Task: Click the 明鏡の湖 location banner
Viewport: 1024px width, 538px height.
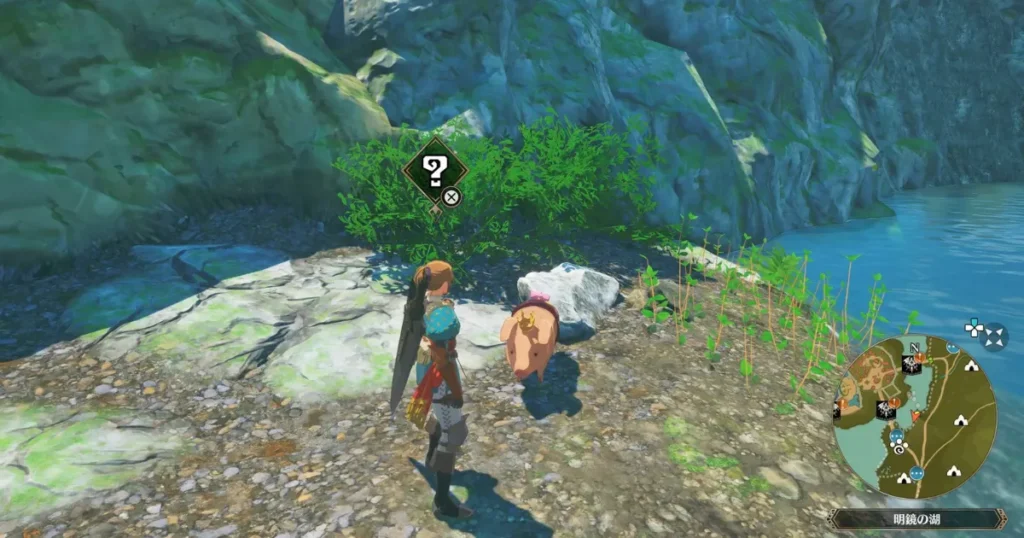Action: (917, 519)
